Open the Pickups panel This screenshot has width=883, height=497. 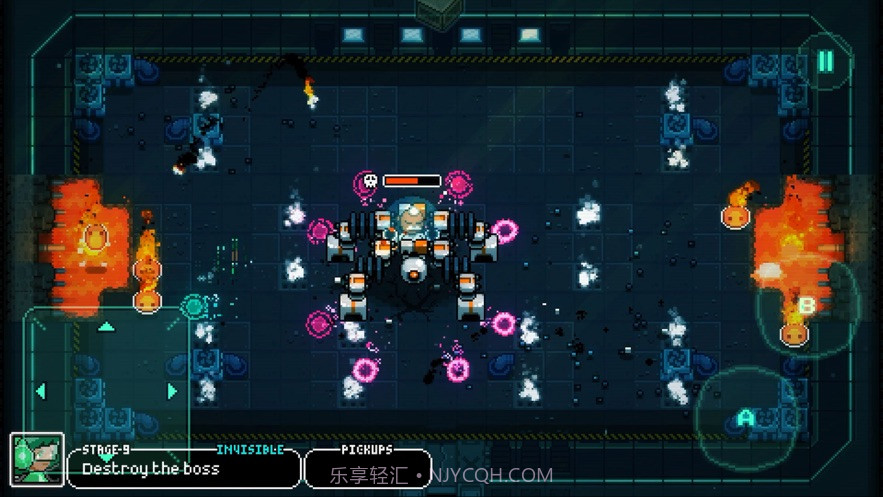pyautogui.click(x=367, y=468)
